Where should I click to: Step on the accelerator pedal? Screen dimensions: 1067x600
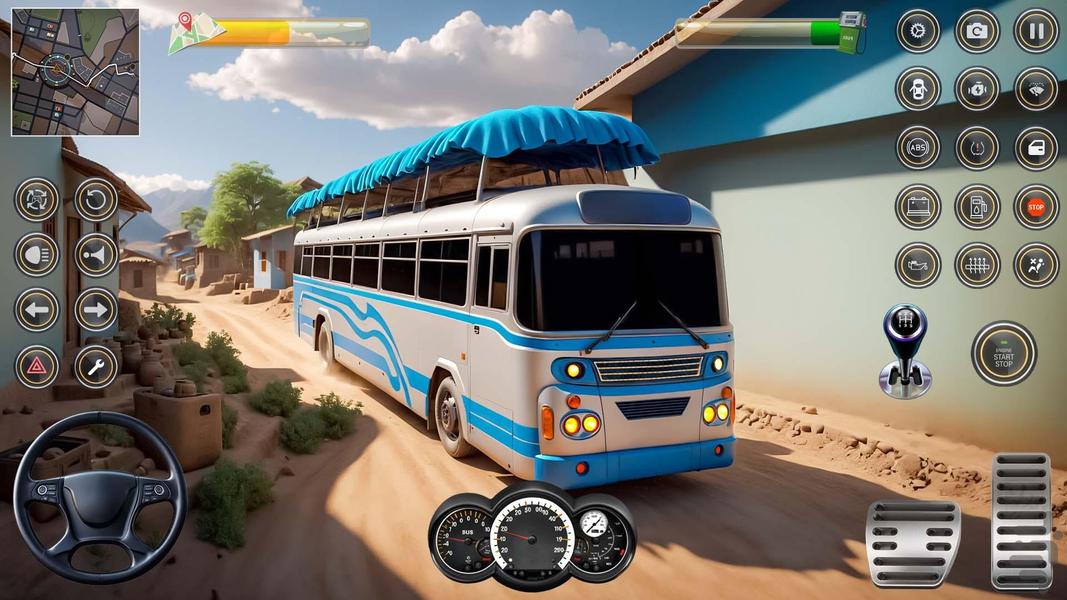(x=1021, y=520)
